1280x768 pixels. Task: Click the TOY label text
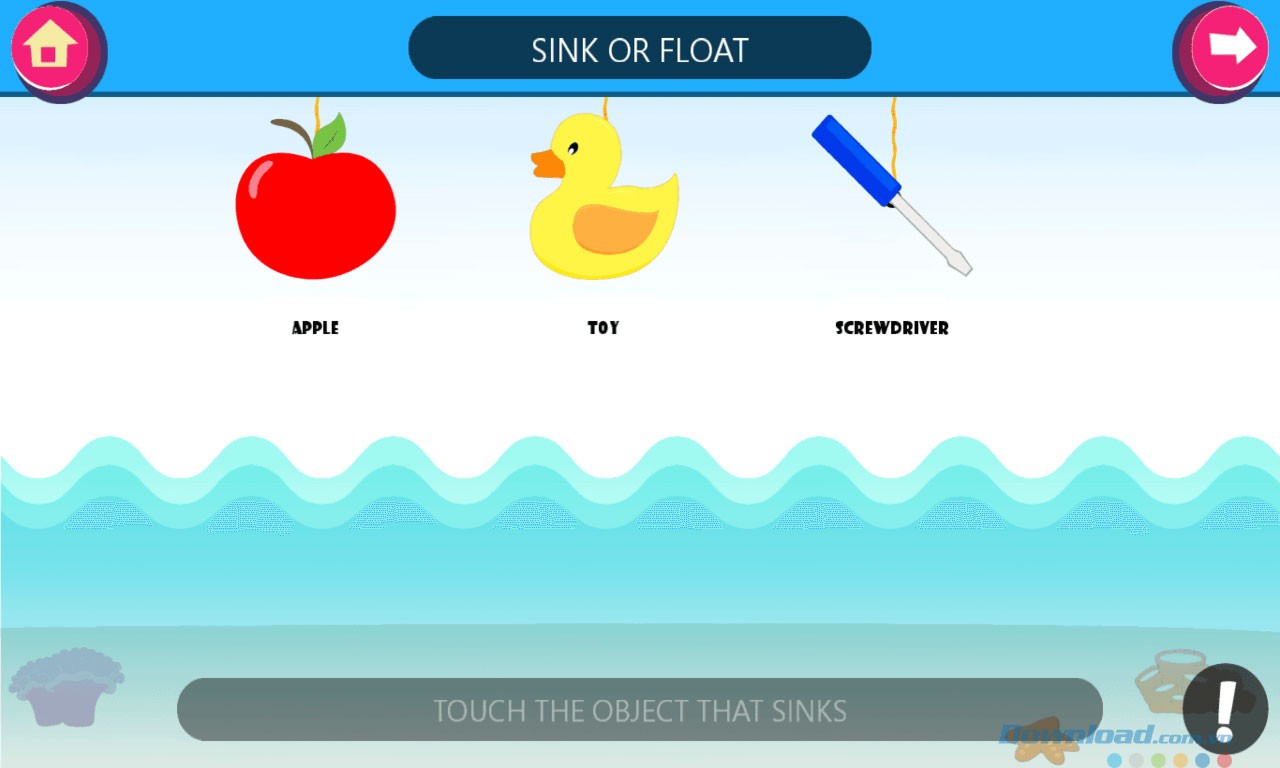602,327
